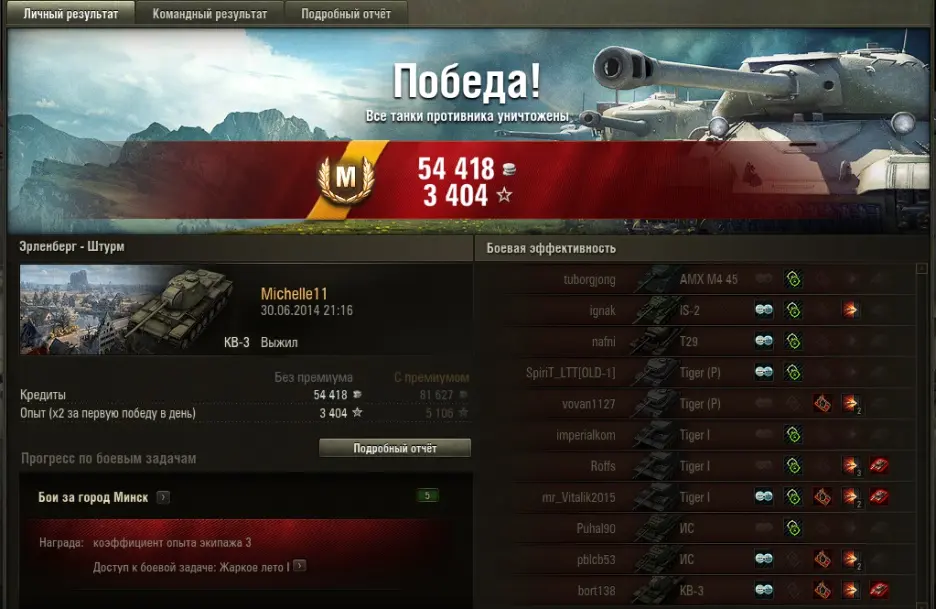Select the tuborgjong AMX M4 45 row

[x=700, y=280]
